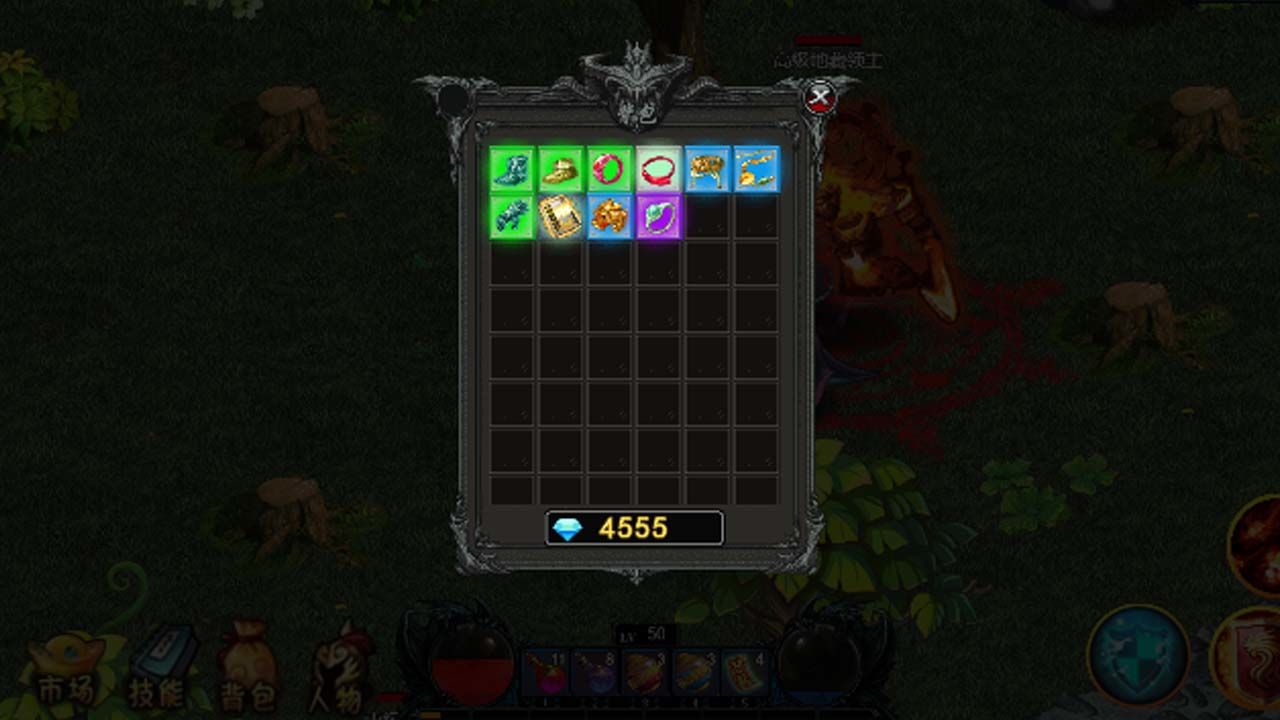Use the scroll item in hotbar slot 5

point(744,674)
